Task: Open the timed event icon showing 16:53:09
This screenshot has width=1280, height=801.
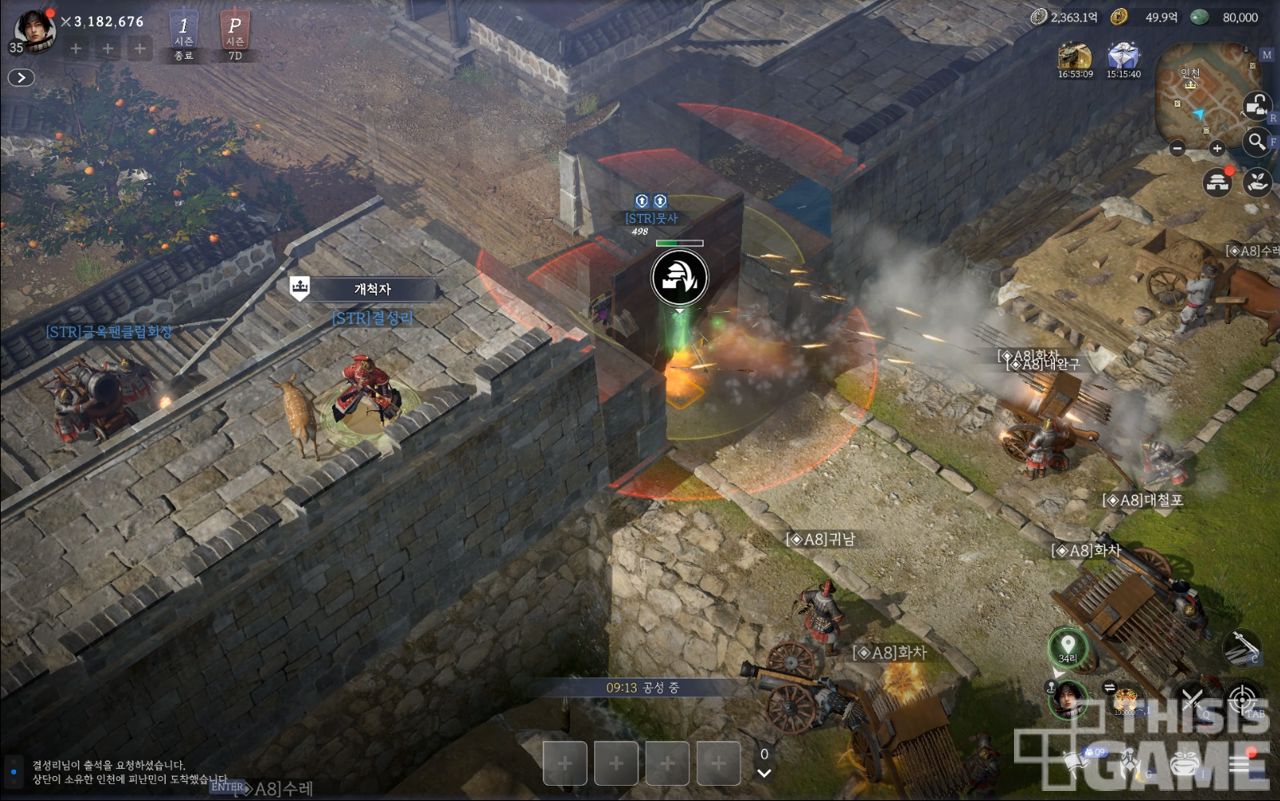Action: pyautogui.click(x=1075, y=57)
